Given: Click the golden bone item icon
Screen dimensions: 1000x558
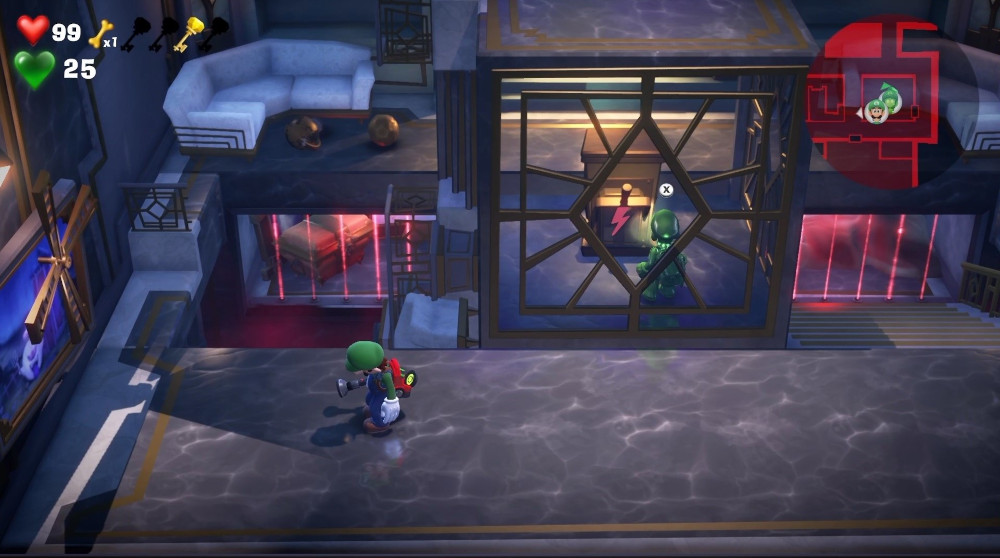Looking at the screenshot, I should [100, 35].
